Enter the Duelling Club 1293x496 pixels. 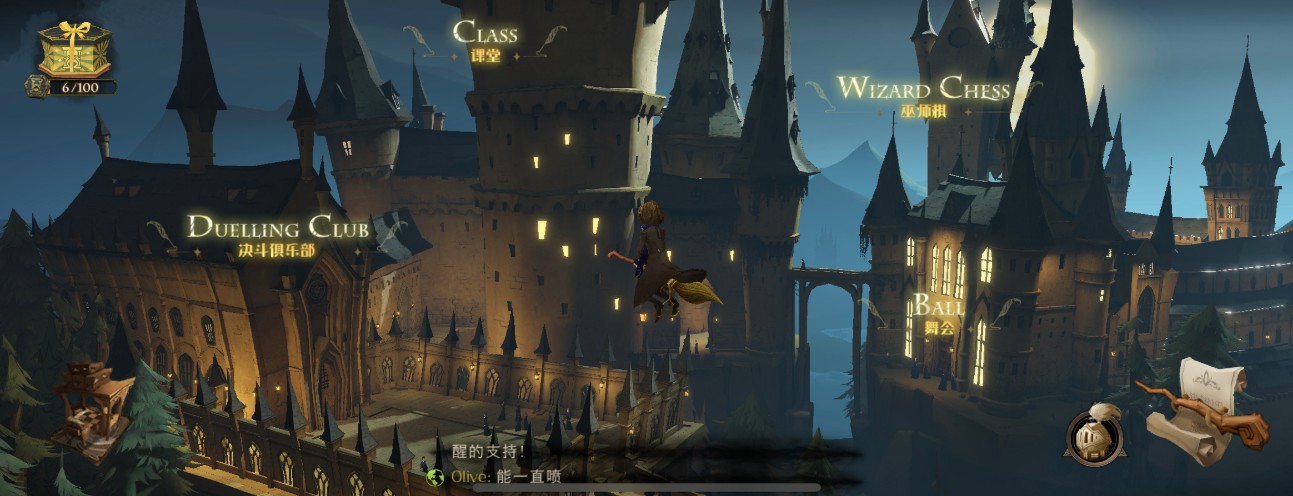coord(278,235)
